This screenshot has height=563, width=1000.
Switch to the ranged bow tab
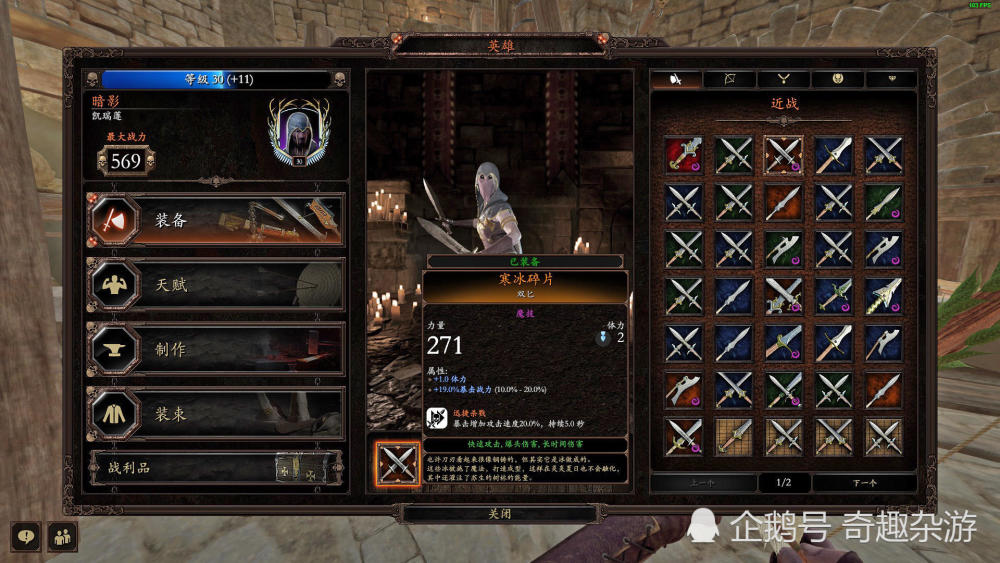point(730,79)
